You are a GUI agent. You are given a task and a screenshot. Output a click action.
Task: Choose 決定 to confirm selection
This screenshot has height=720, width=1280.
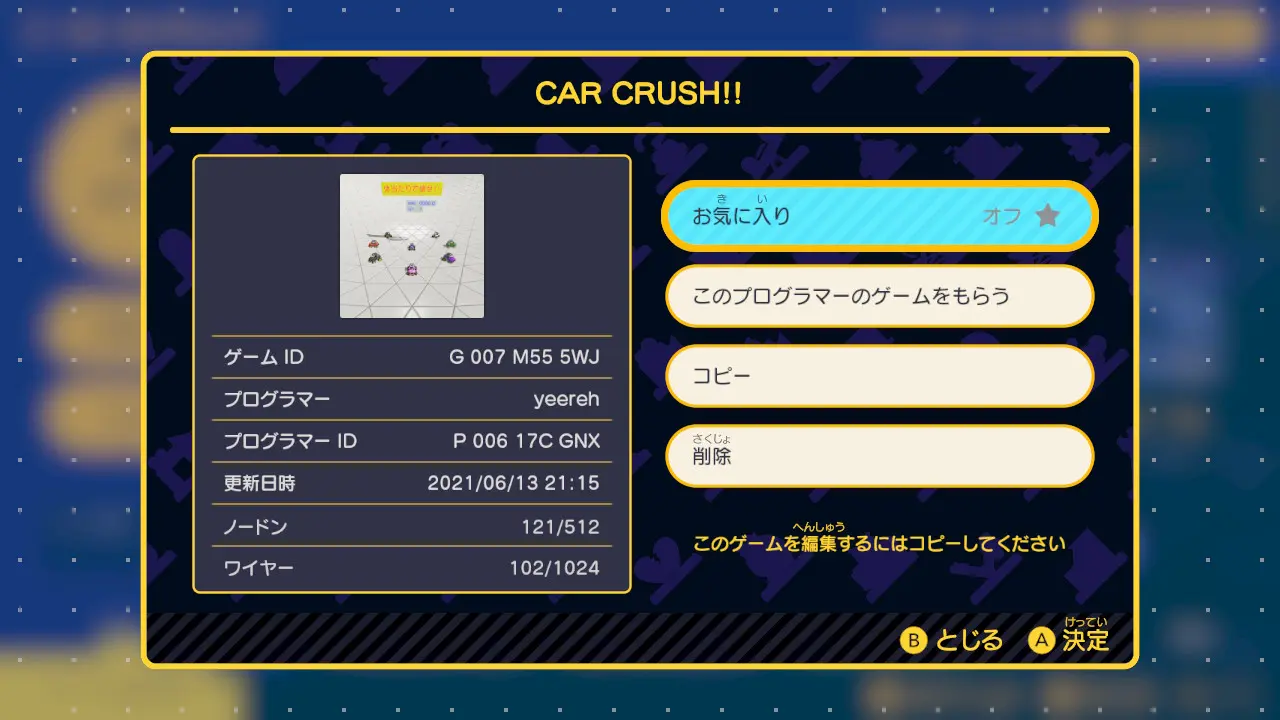tap(1072, 642)
